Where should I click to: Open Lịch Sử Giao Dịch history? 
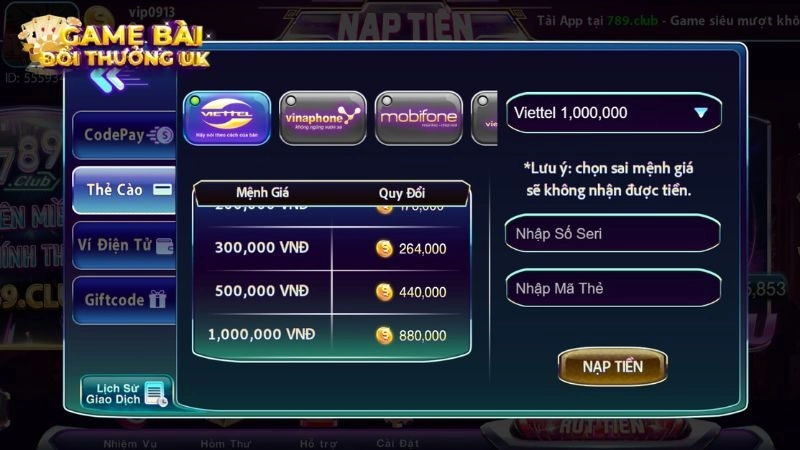(x=126, y=392)
